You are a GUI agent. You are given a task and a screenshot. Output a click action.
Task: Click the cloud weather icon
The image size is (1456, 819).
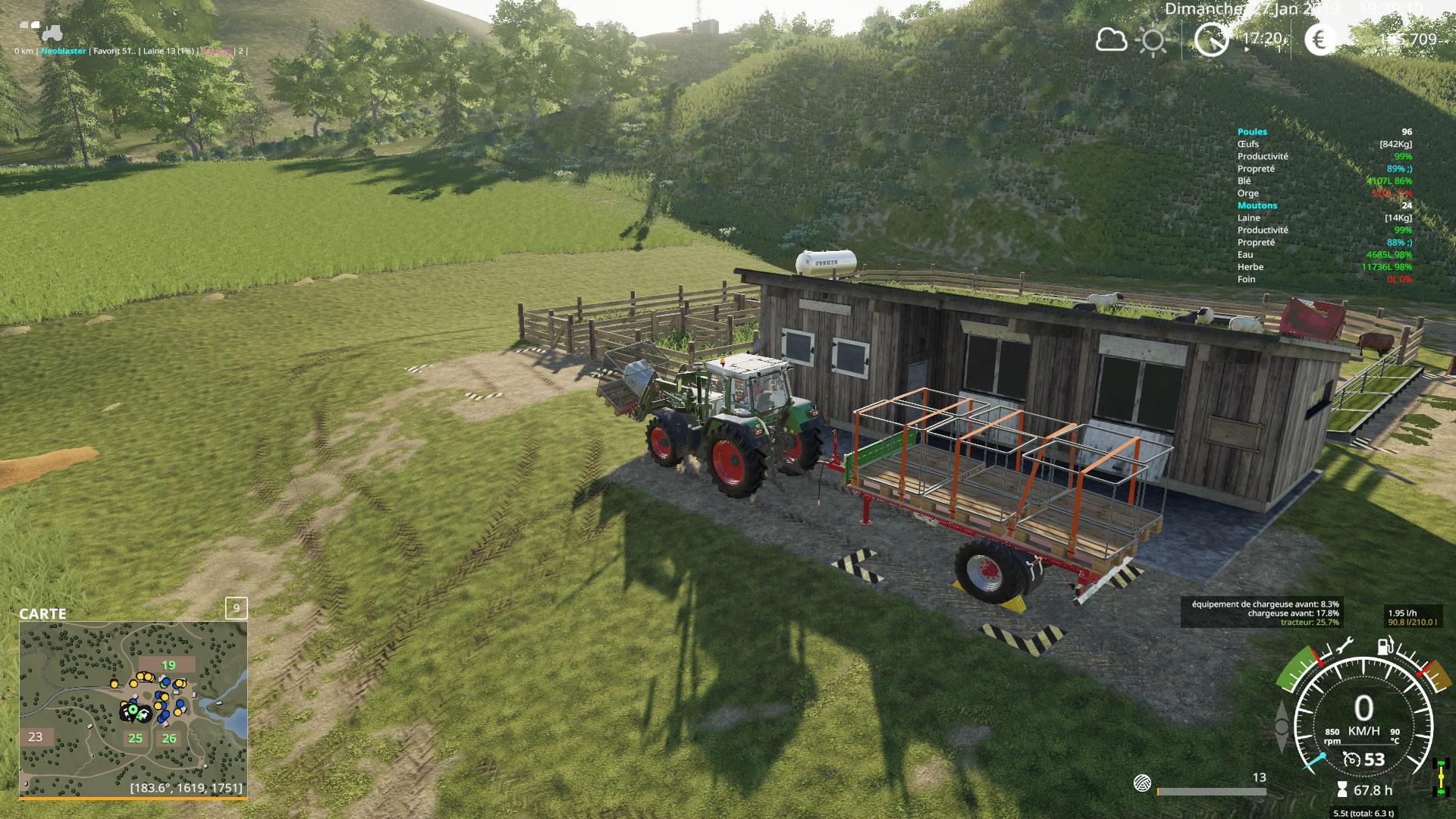click(x=1111, y=39)
